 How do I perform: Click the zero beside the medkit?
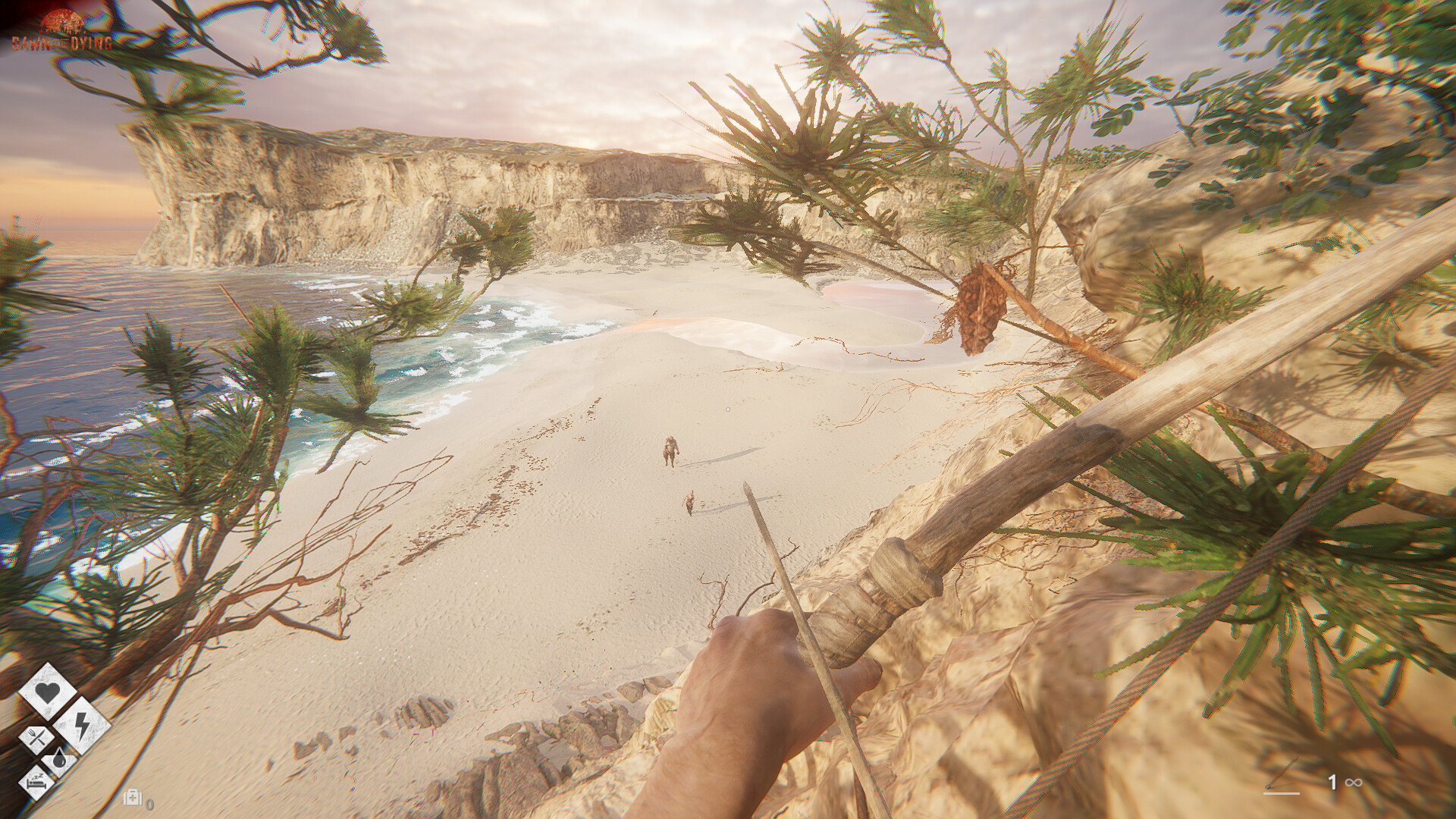[149, 805]
